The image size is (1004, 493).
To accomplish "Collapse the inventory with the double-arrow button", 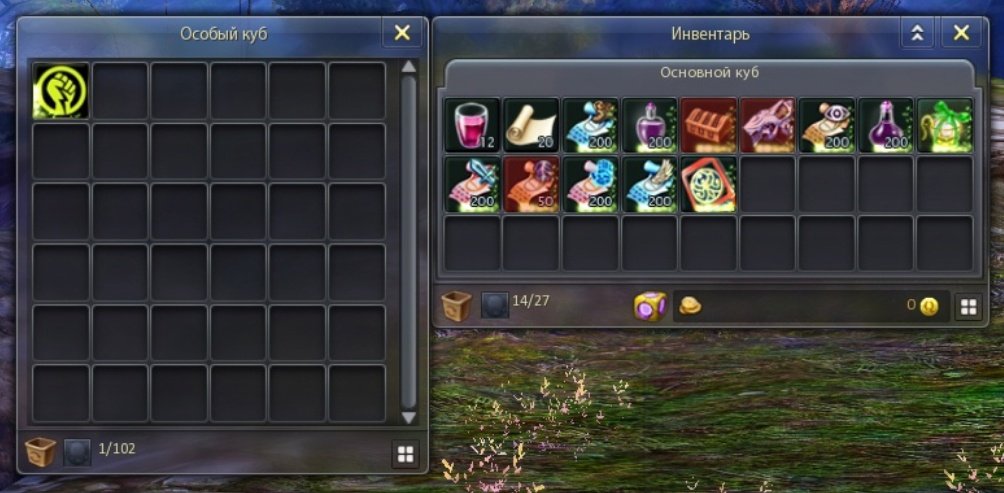I will pyautogui.click(x=916, y=33).
